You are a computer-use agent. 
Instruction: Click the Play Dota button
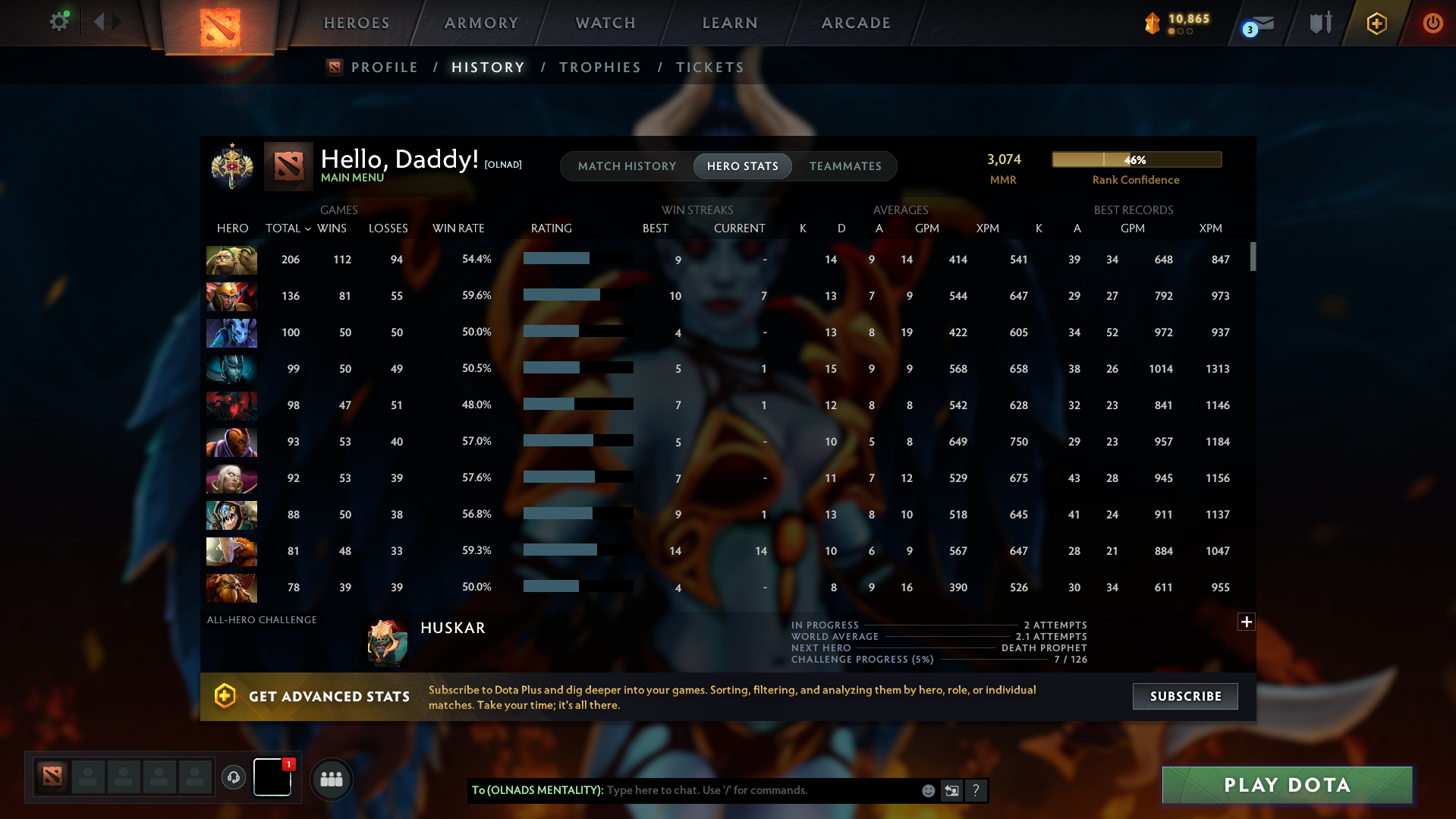tap(1287, 785)
